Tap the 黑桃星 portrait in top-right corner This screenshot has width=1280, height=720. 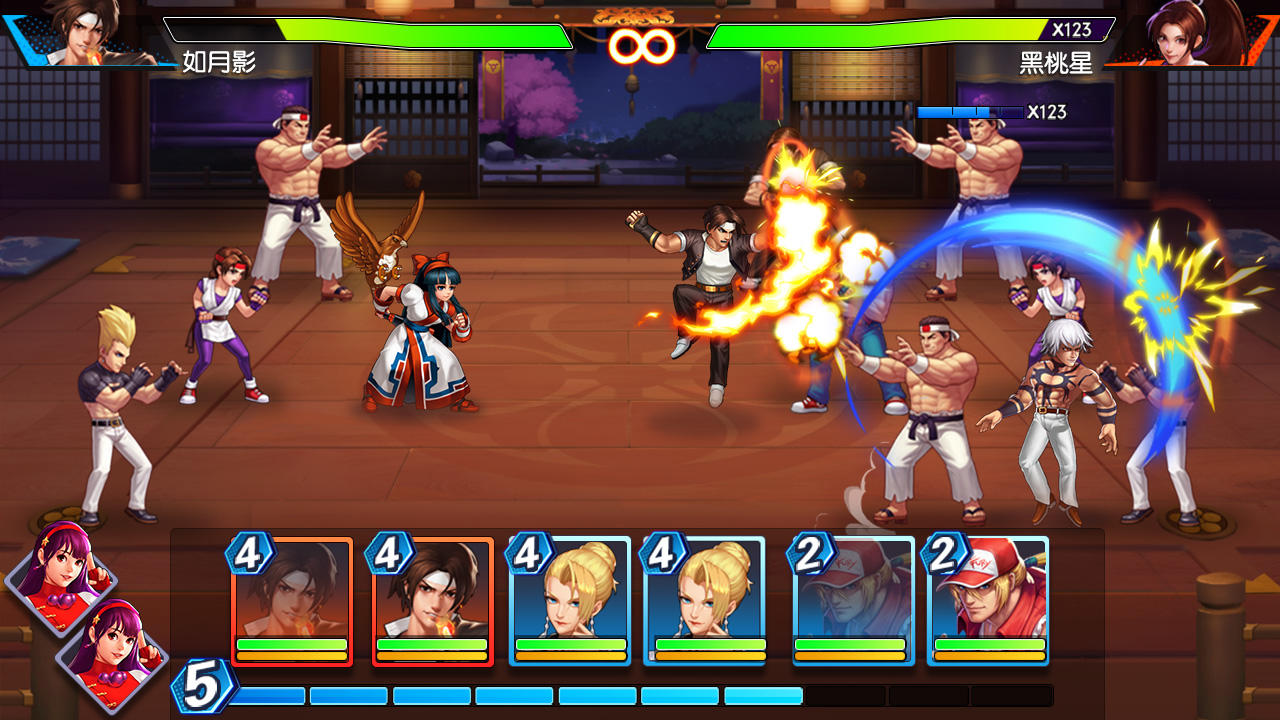[1177, 37]
